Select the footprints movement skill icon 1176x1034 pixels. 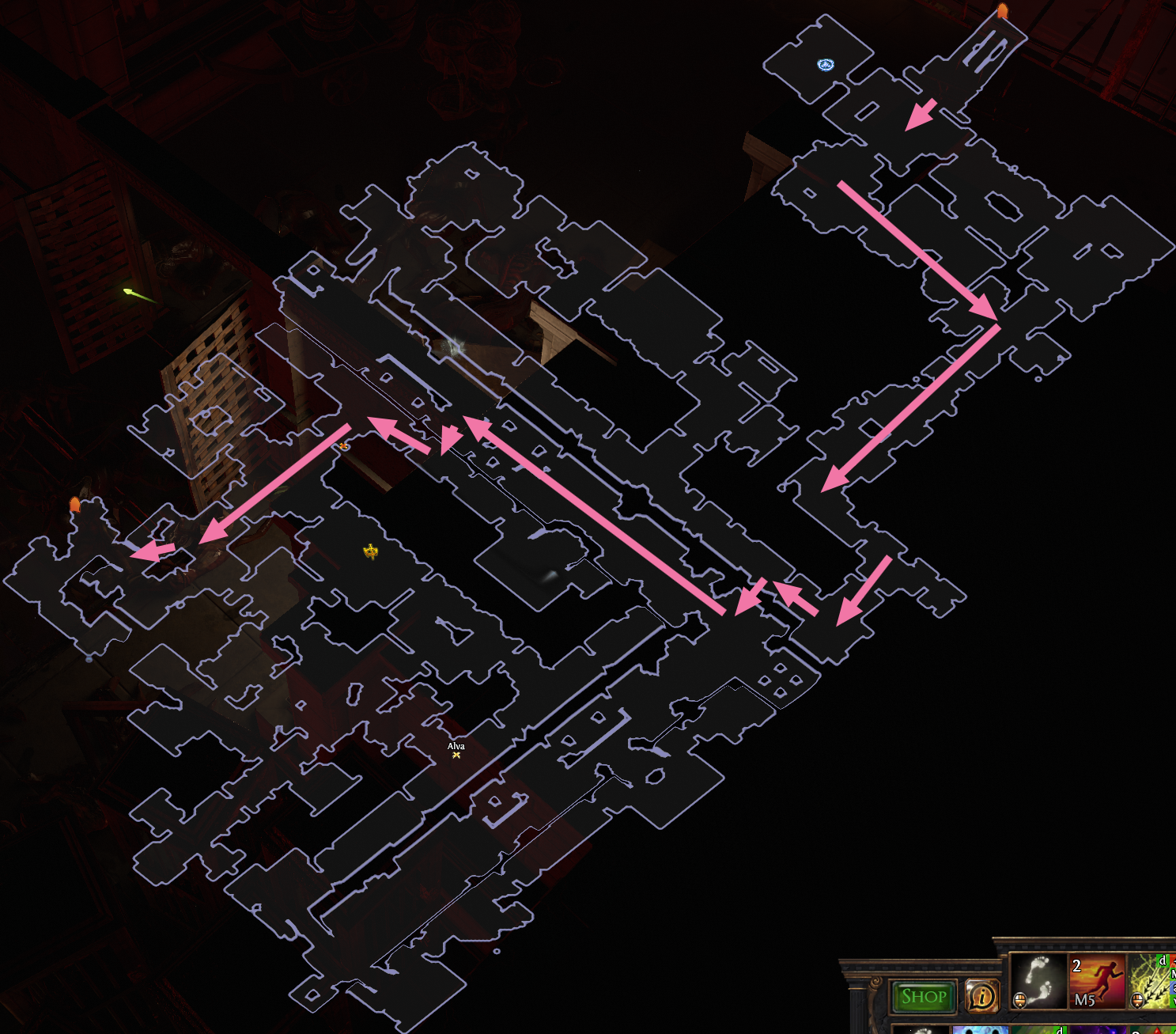click(1038, 981)
